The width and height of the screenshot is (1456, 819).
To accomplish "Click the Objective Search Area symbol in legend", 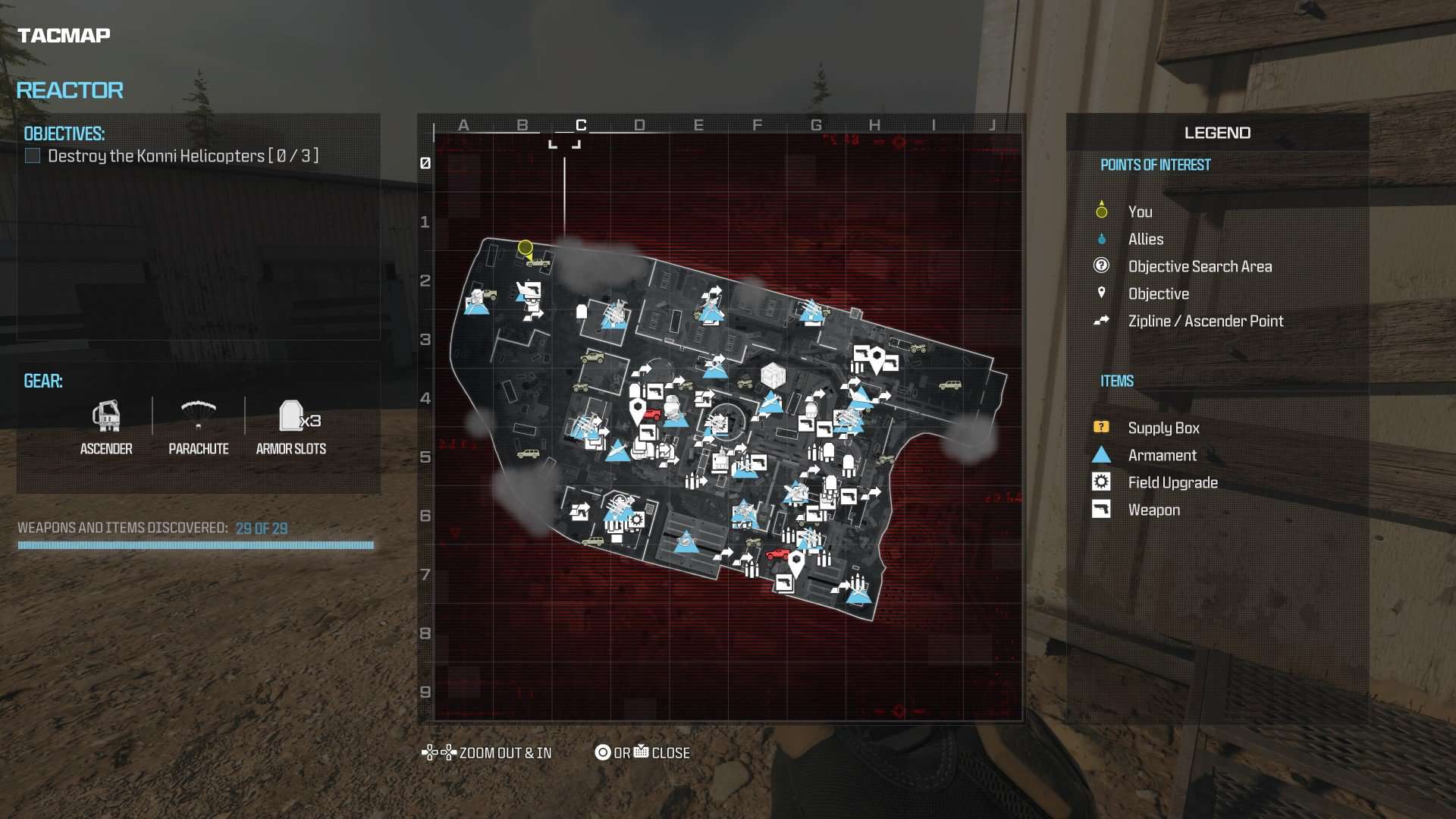I will tap(1101, 266).
